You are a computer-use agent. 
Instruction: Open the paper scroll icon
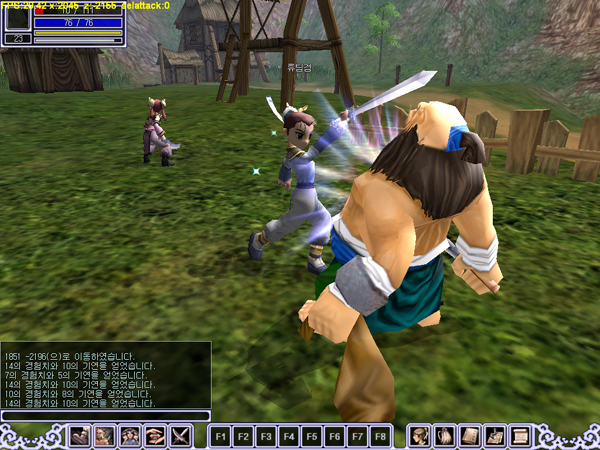(520, 436)
